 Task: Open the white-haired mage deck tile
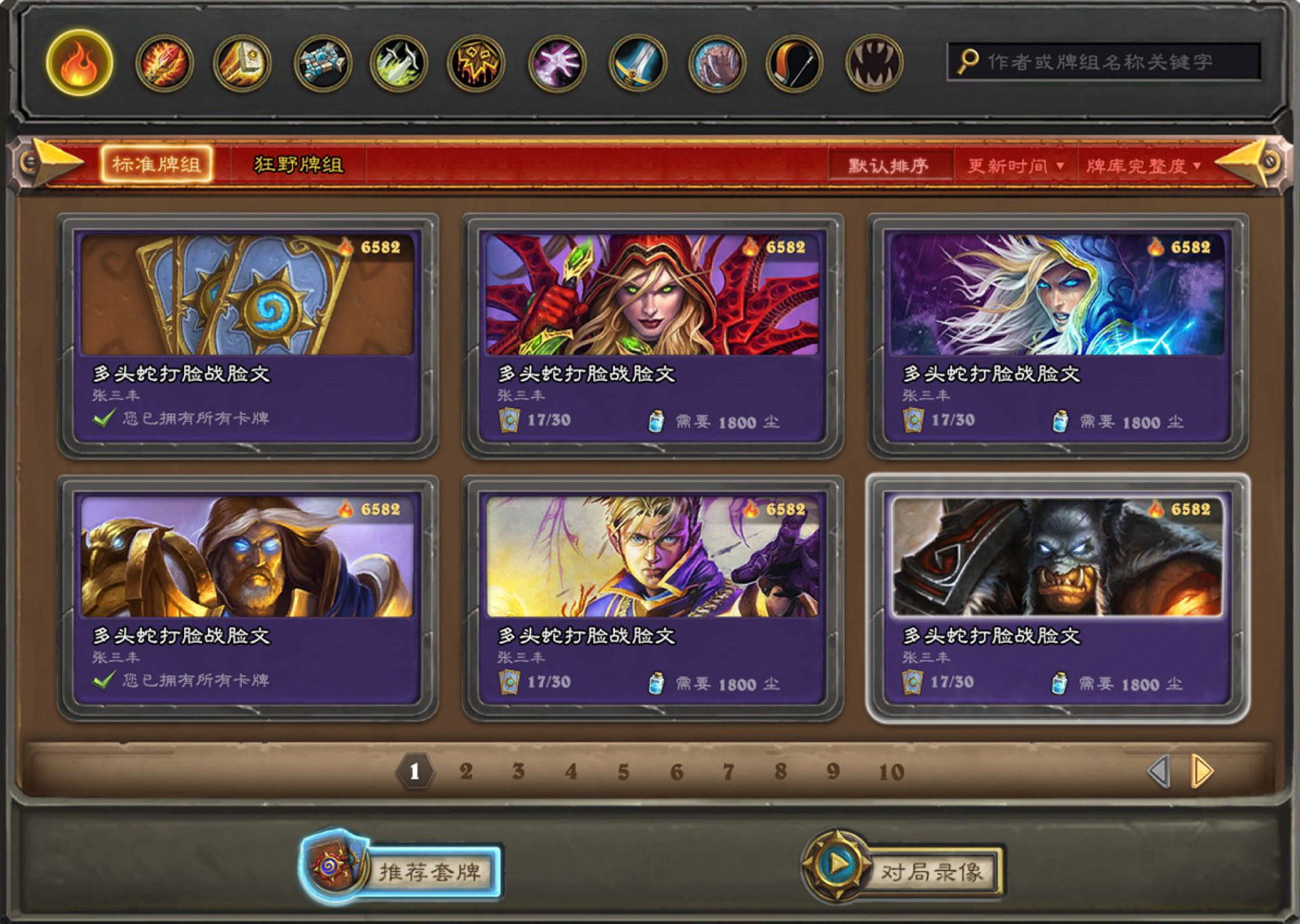pyautogui.click(x=1057, y=335)
